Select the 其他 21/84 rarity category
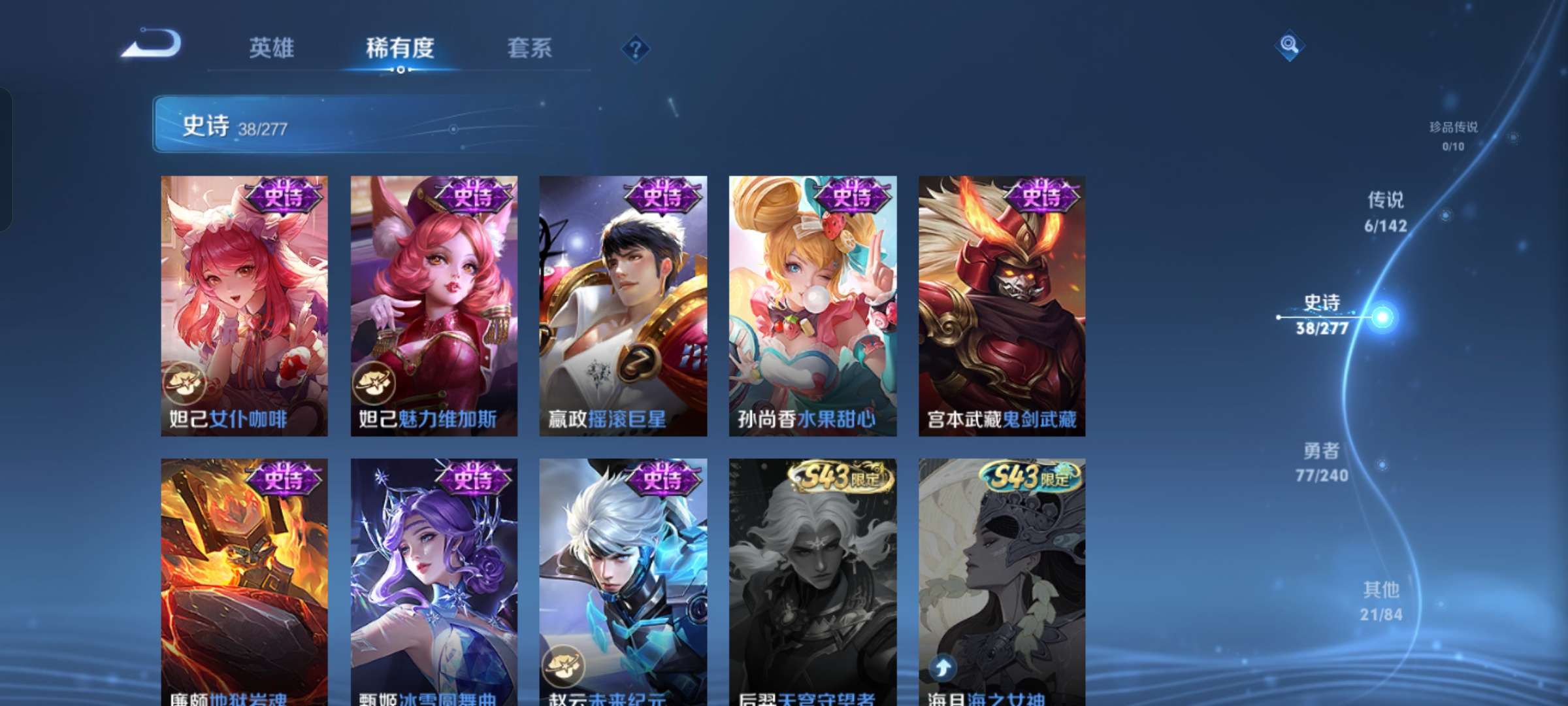The image size is (1568, 706). (x=1380, y=603)
